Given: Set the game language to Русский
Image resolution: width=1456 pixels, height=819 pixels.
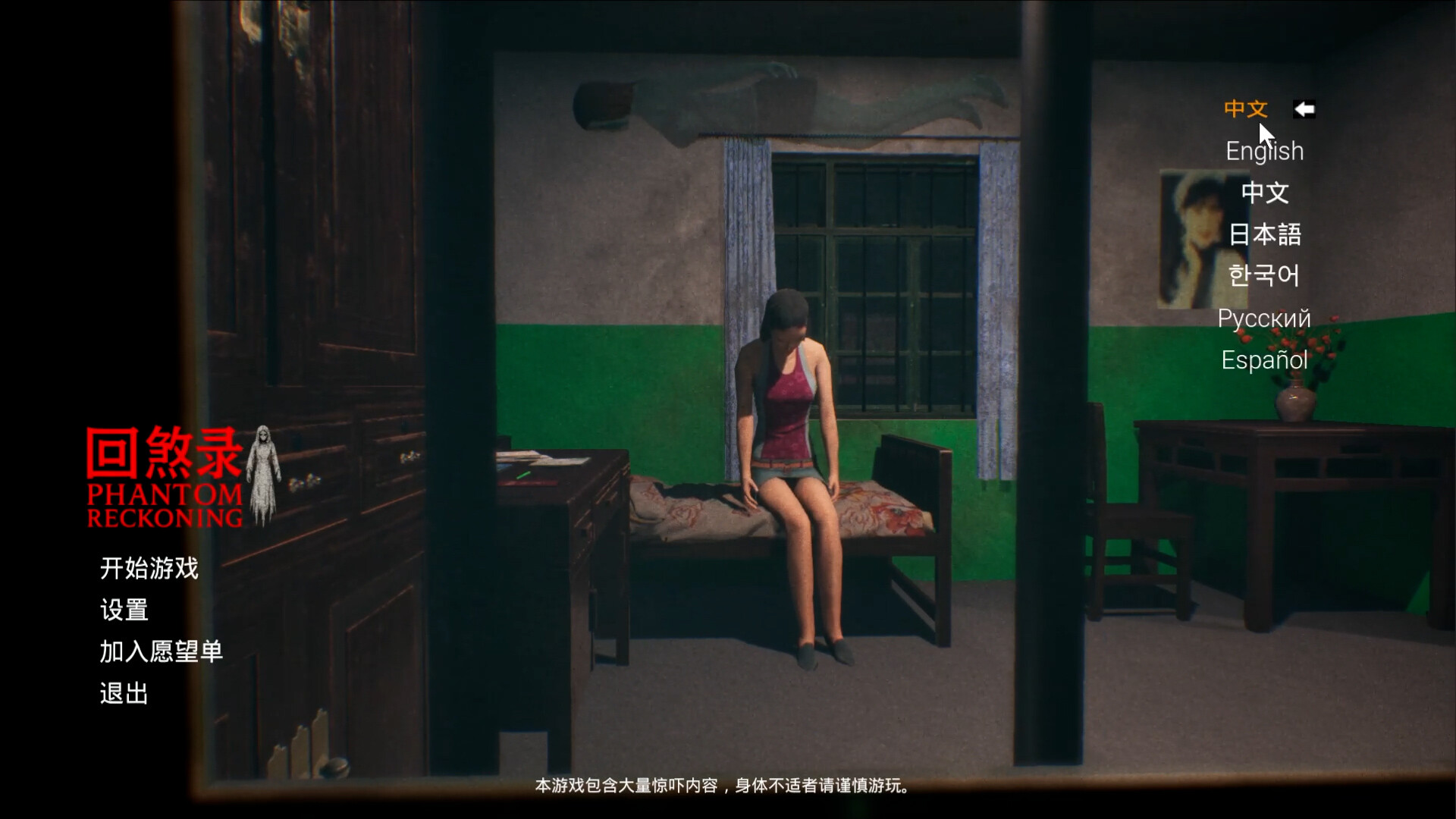Looking at the screenshot, I should [x=1264, y=318].
